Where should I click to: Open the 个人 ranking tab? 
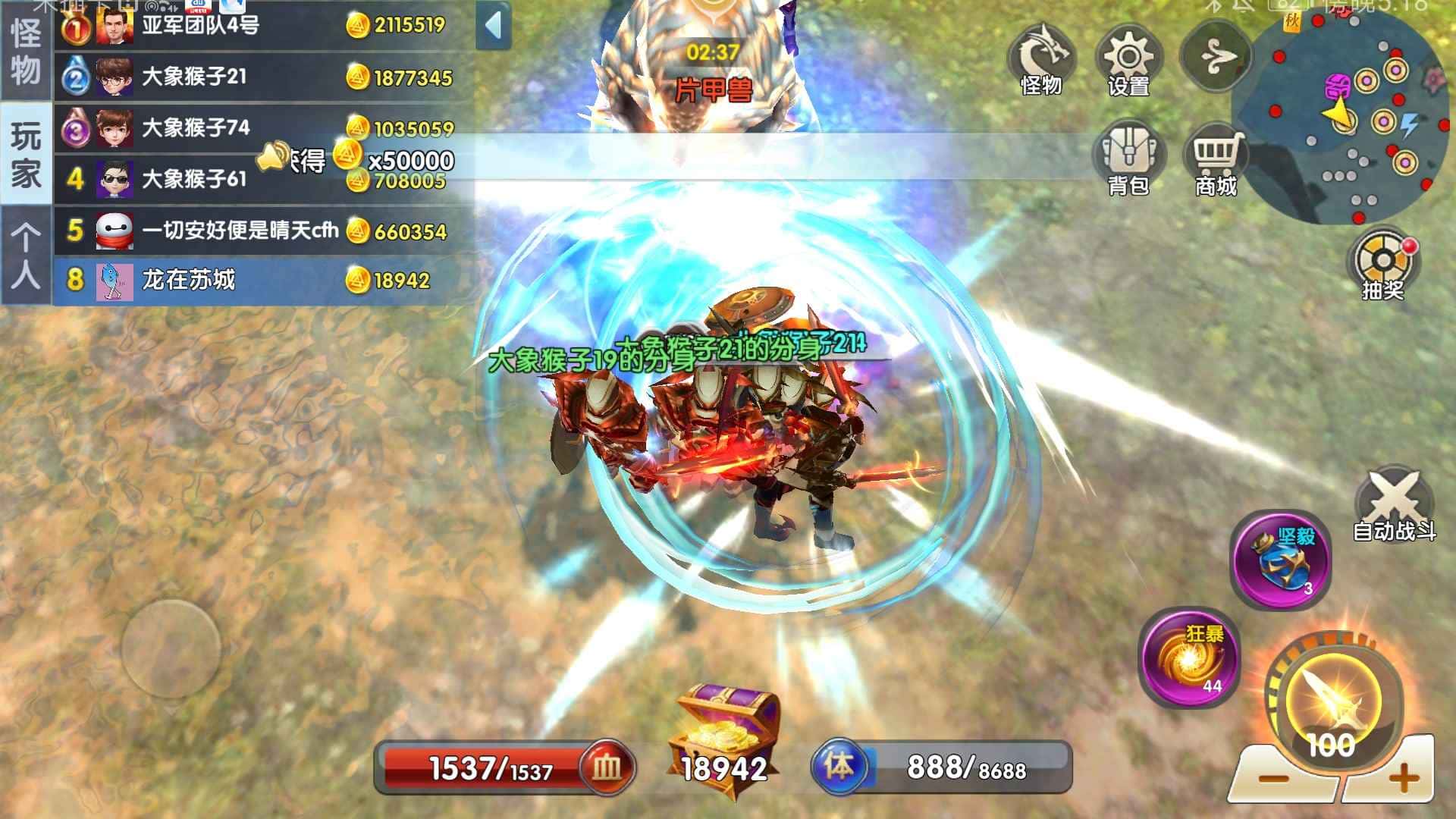click(x=25, y=256)
